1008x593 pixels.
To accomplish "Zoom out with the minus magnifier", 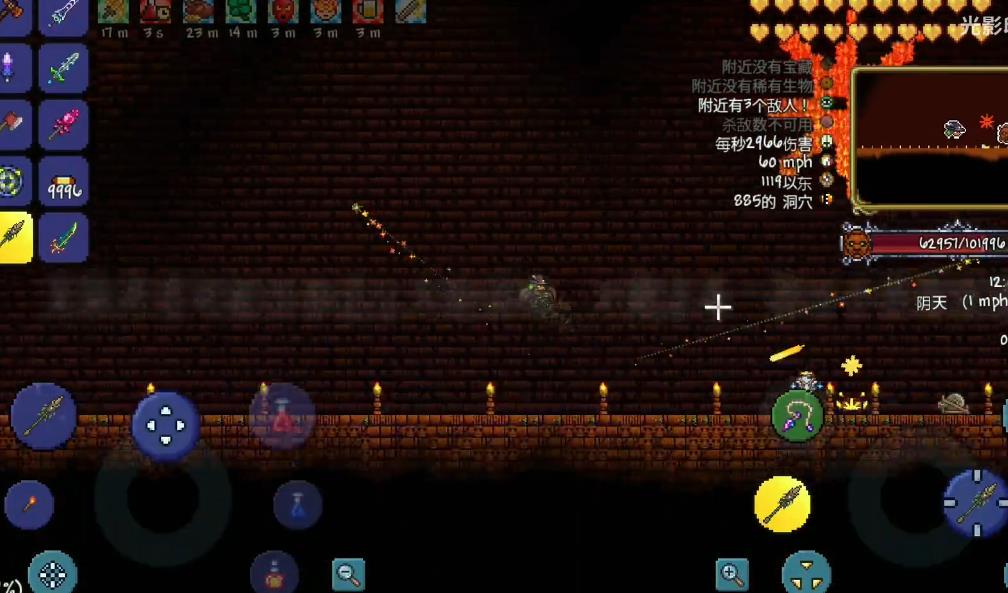I will click(x=348, y=574).
